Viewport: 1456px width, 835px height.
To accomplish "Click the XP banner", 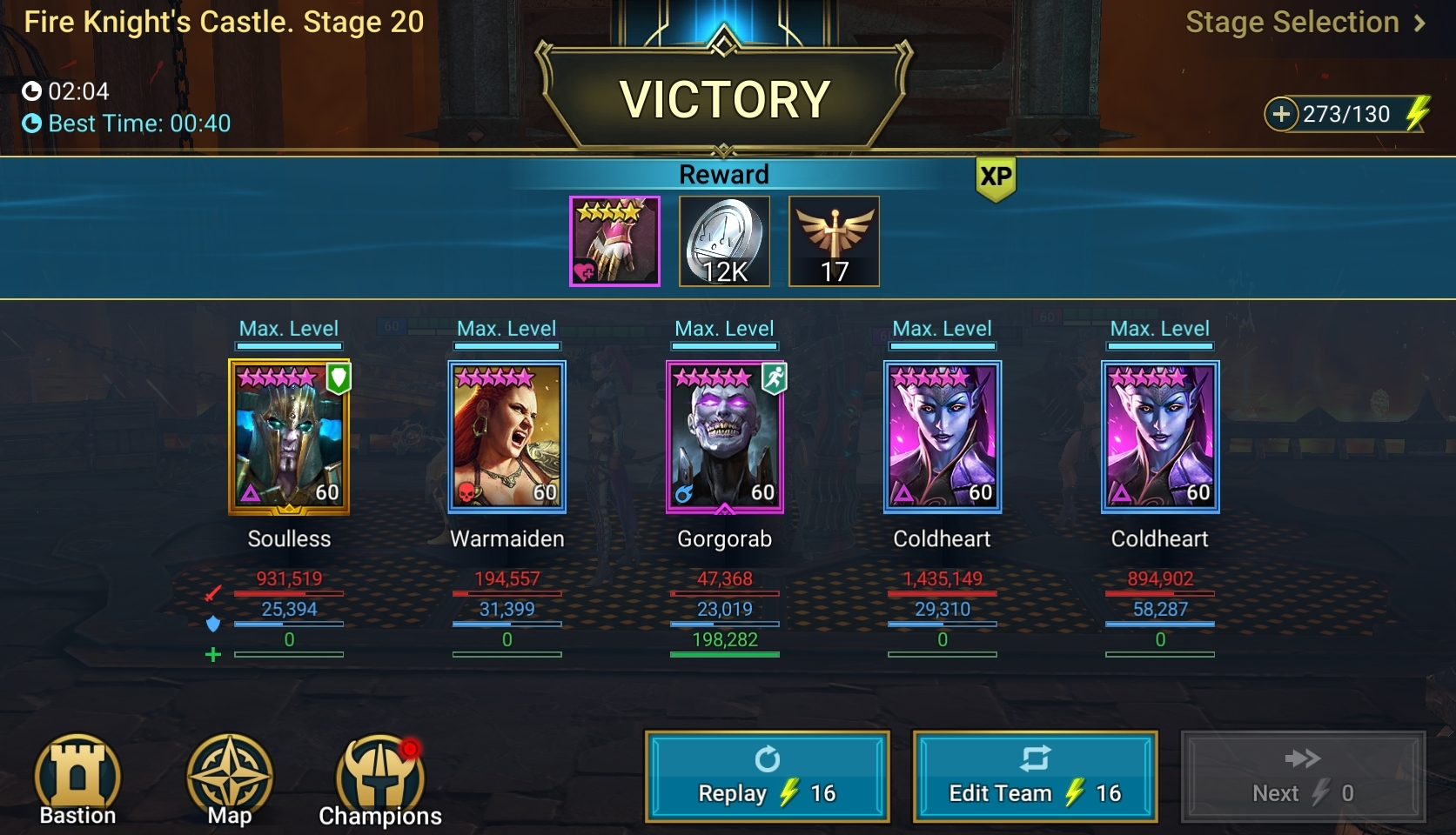I will 995,181.
